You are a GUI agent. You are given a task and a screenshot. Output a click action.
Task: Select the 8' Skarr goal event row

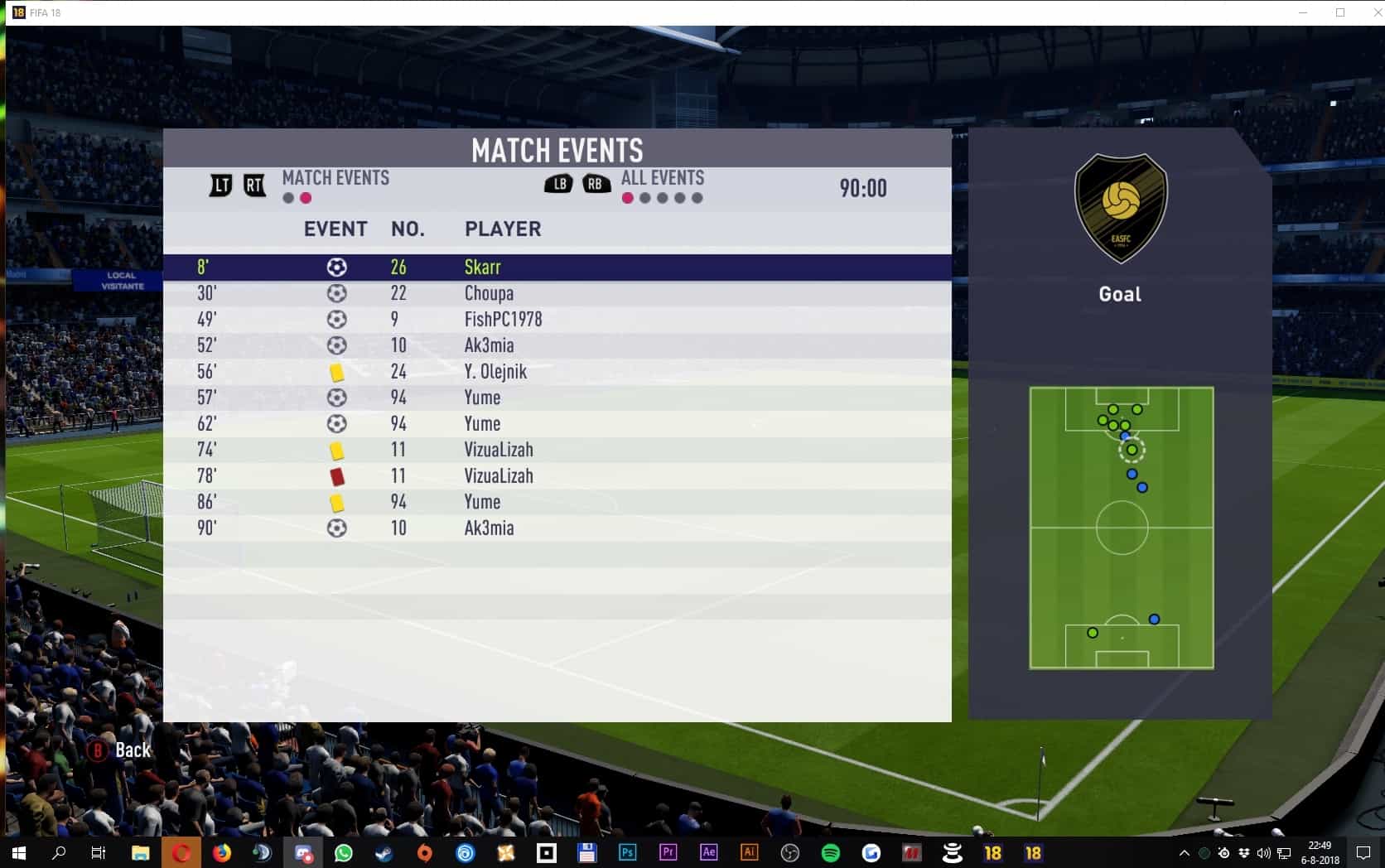tap(557, 267)
